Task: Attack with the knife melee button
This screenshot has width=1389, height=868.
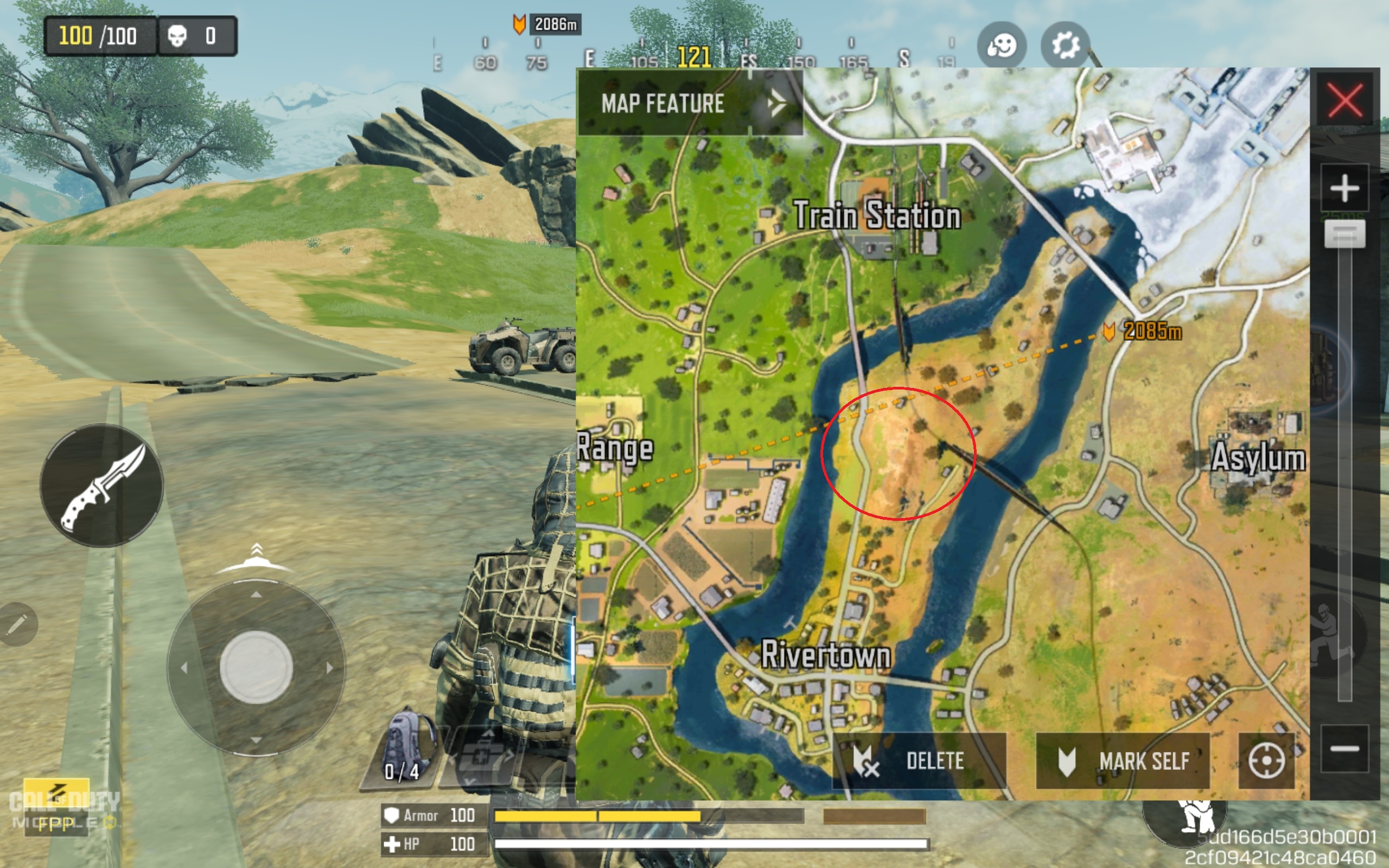Action: coord(101,485)
